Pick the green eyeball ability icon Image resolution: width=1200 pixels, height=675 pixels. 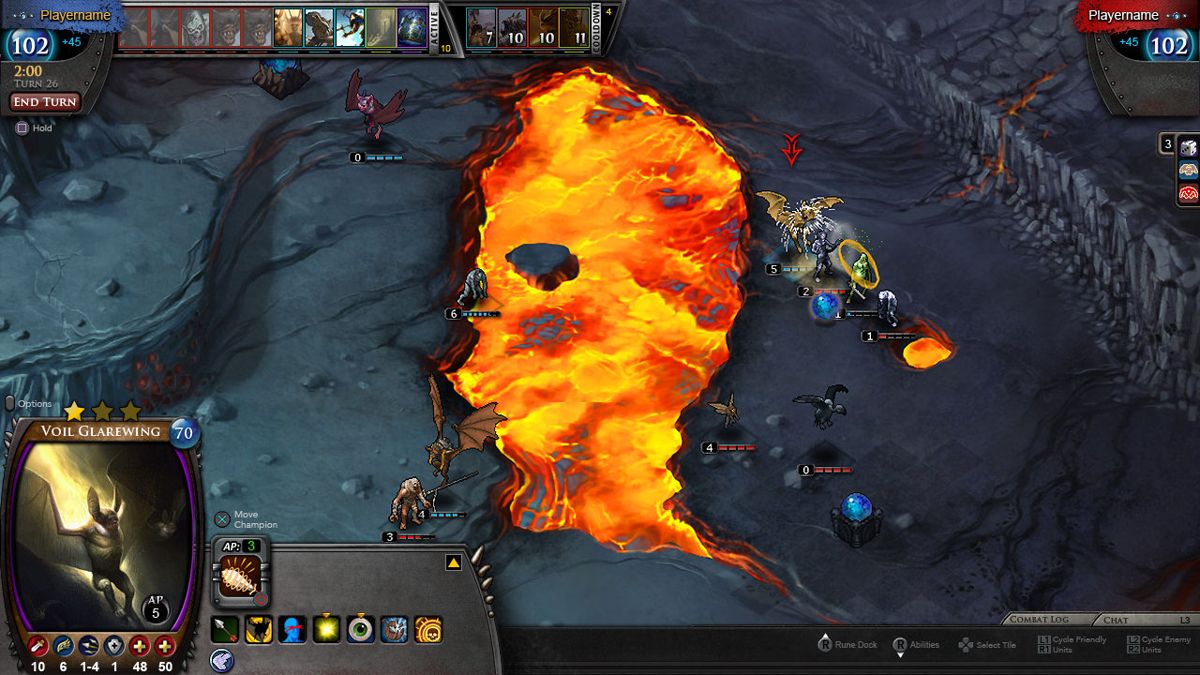click(x=361, y=630)
